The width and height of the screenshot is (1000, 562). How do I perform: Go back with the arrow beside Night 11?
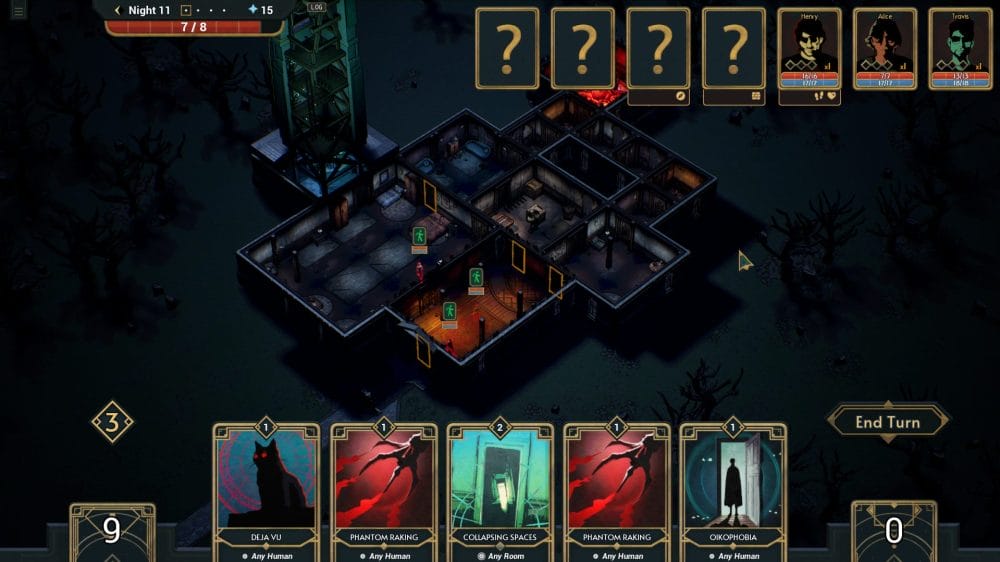pyautogui.click(x=117, y=10)
